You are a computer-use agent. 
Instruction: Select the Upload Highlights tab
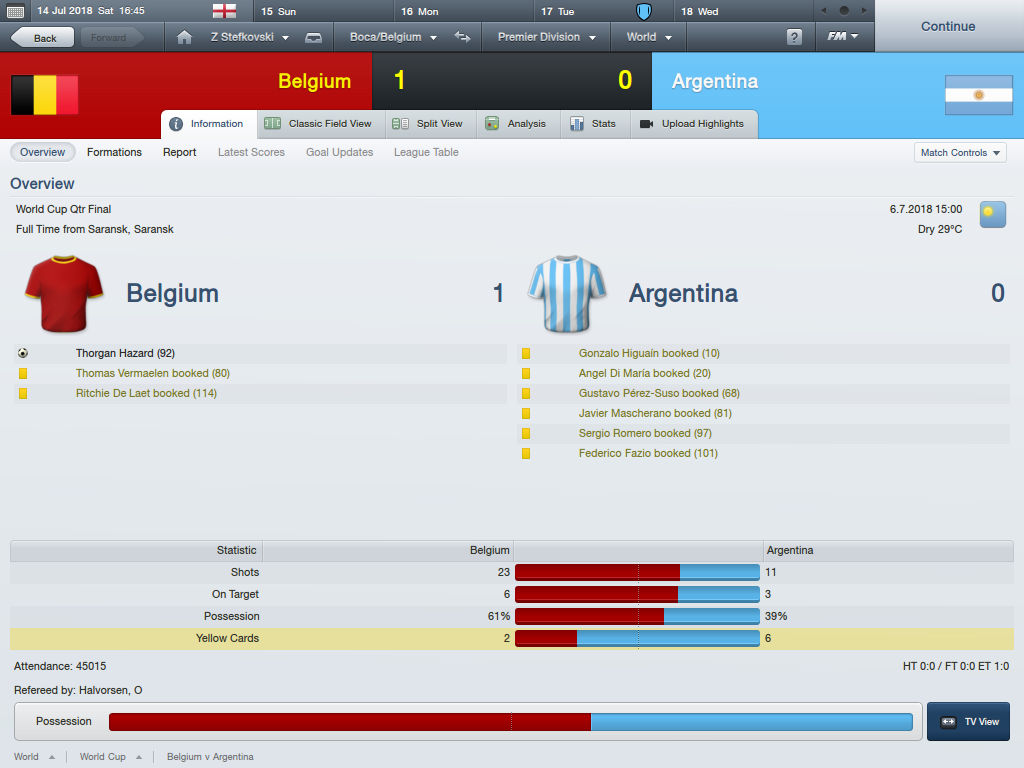(x=692, y=124)
